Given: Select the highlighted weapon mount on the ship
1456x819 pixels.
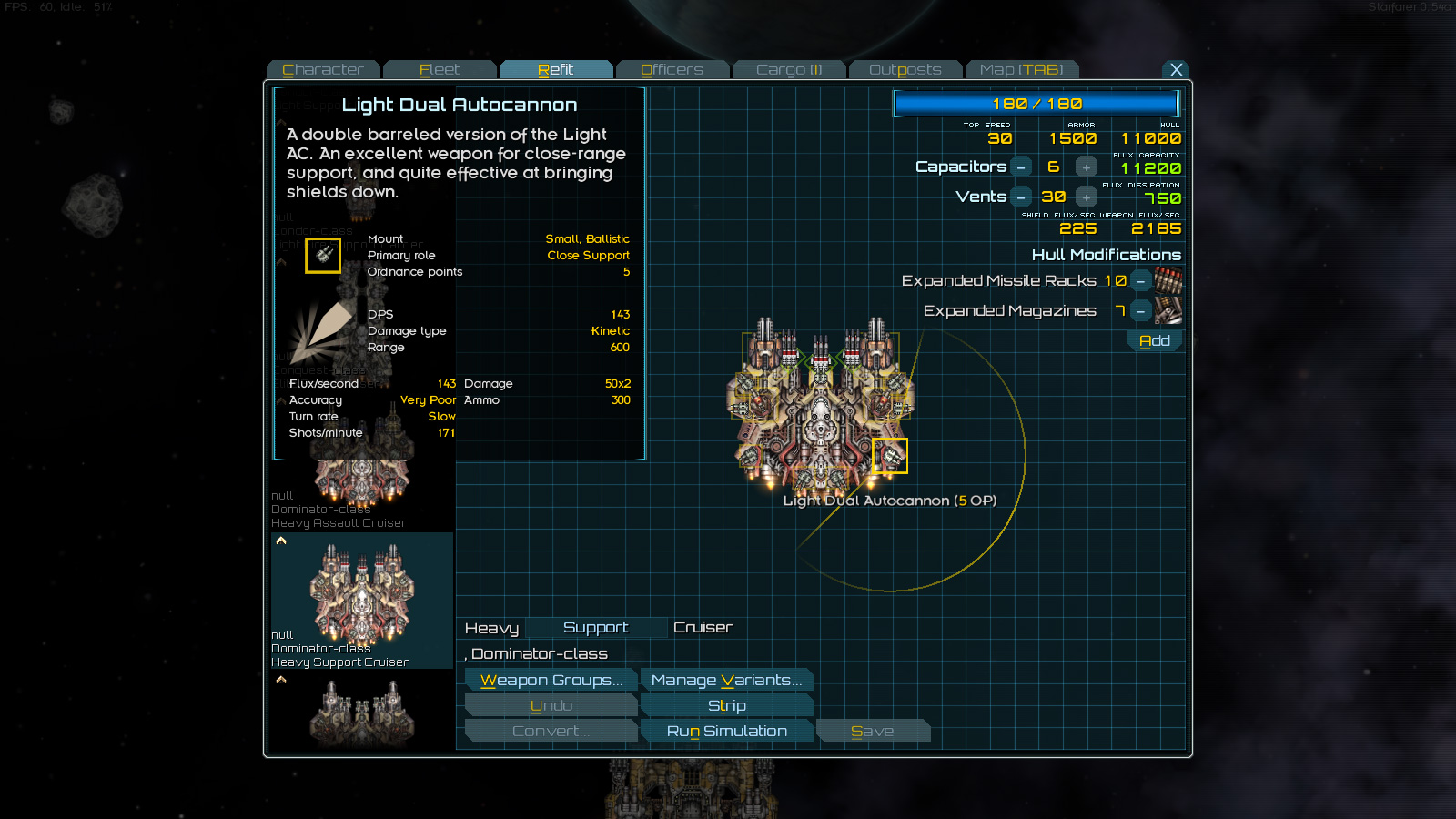Looking at the screenshot, I should [890, 456].
